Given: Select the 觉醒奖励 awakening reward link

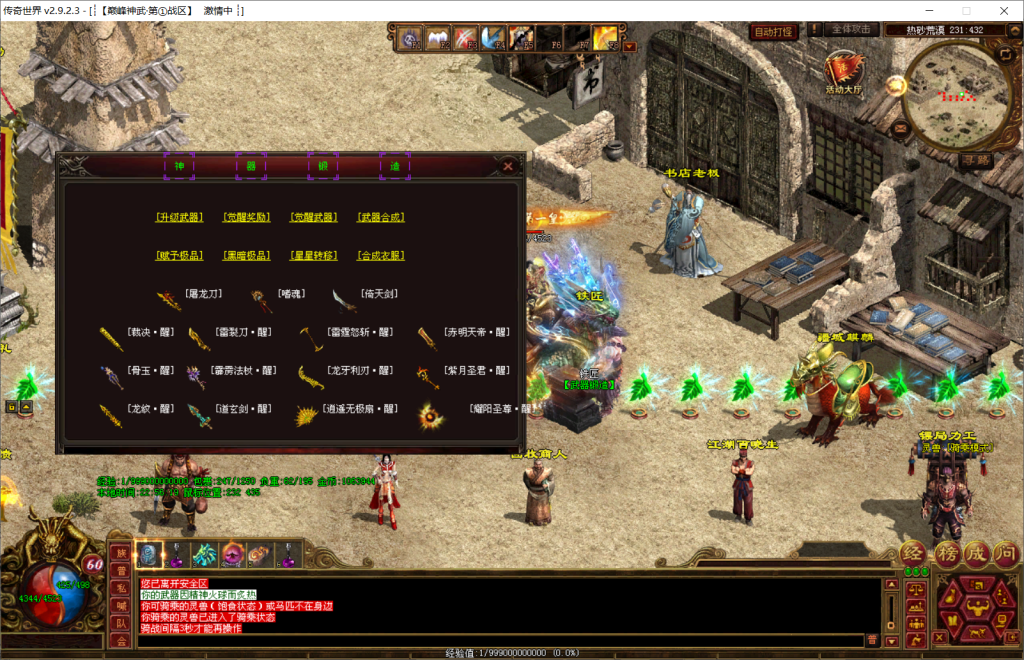Looking at the screenshot, I should (x=246, y=217).
